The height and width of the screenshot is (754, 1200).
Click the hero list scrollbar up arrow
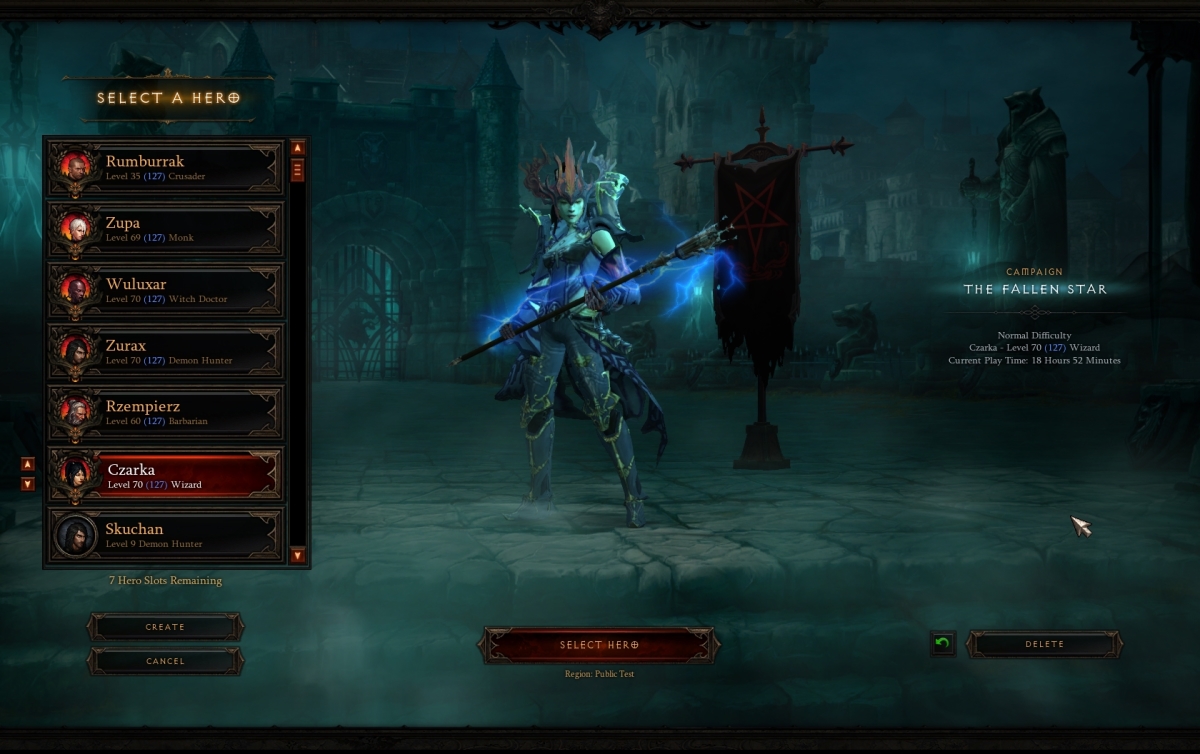(x=297, y=148)
